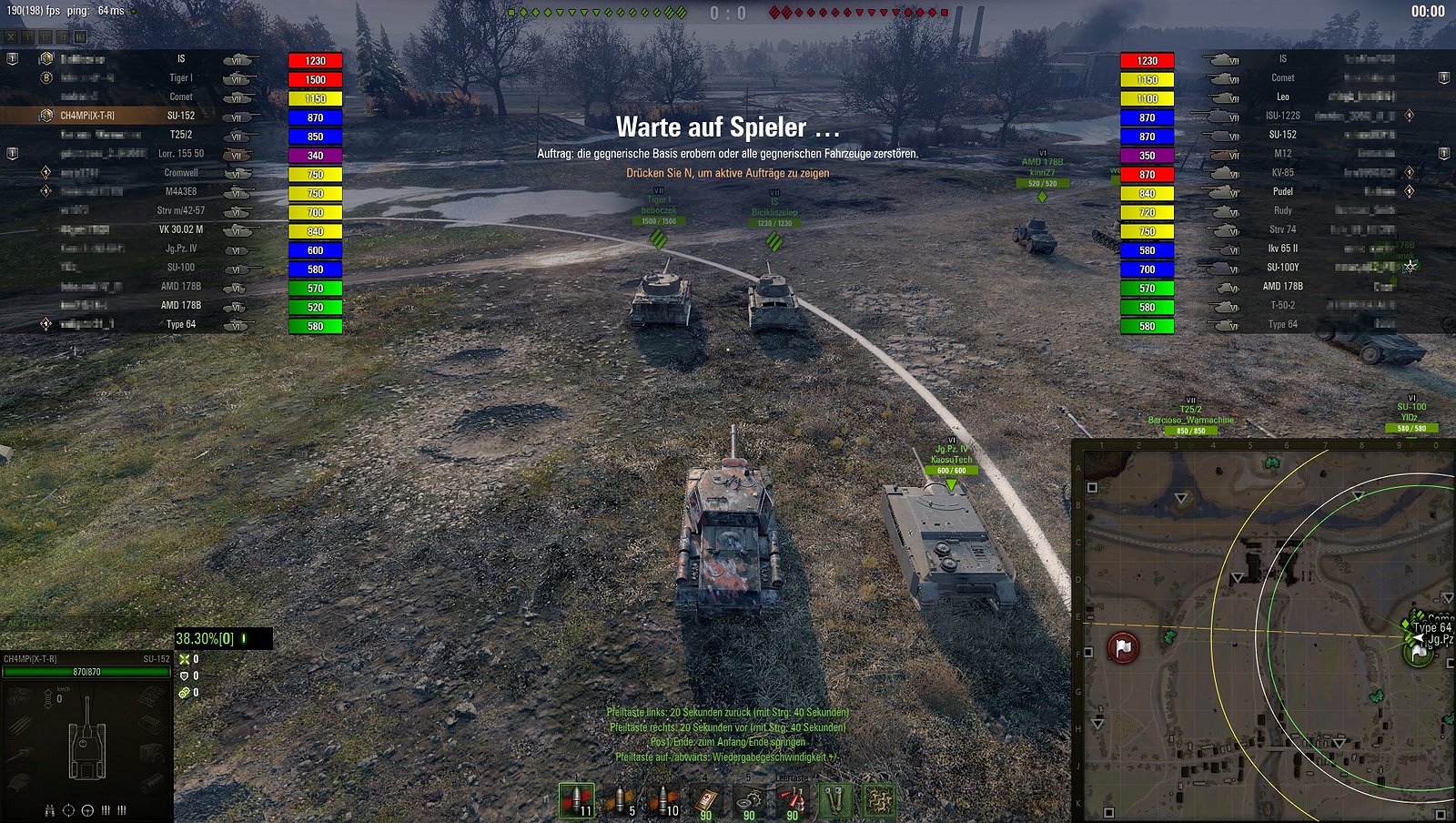
Task: Toggle the i panel display mode
Action: click(x=27, y=37)
